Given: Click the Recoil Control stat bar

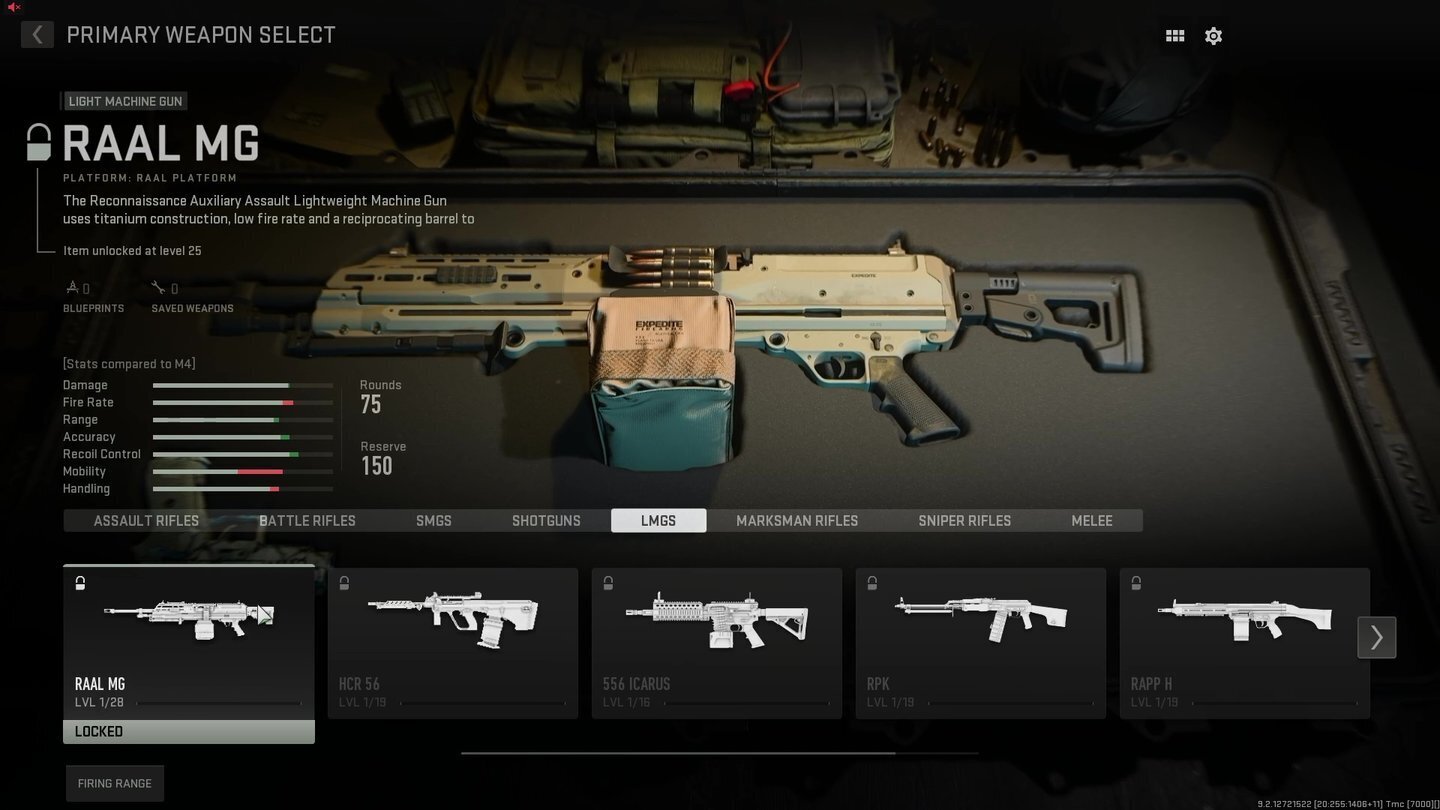Looking at the screenshot, I should (x=242, y=453).
